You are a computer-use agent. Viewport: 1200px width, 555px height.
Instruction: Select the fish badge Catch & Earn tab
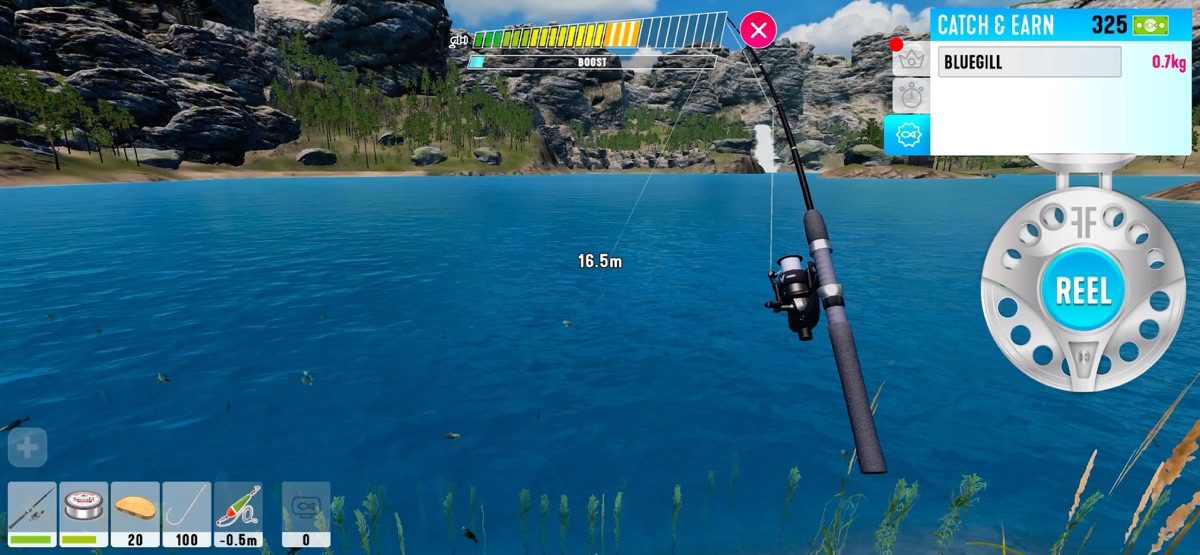point(908,134)
